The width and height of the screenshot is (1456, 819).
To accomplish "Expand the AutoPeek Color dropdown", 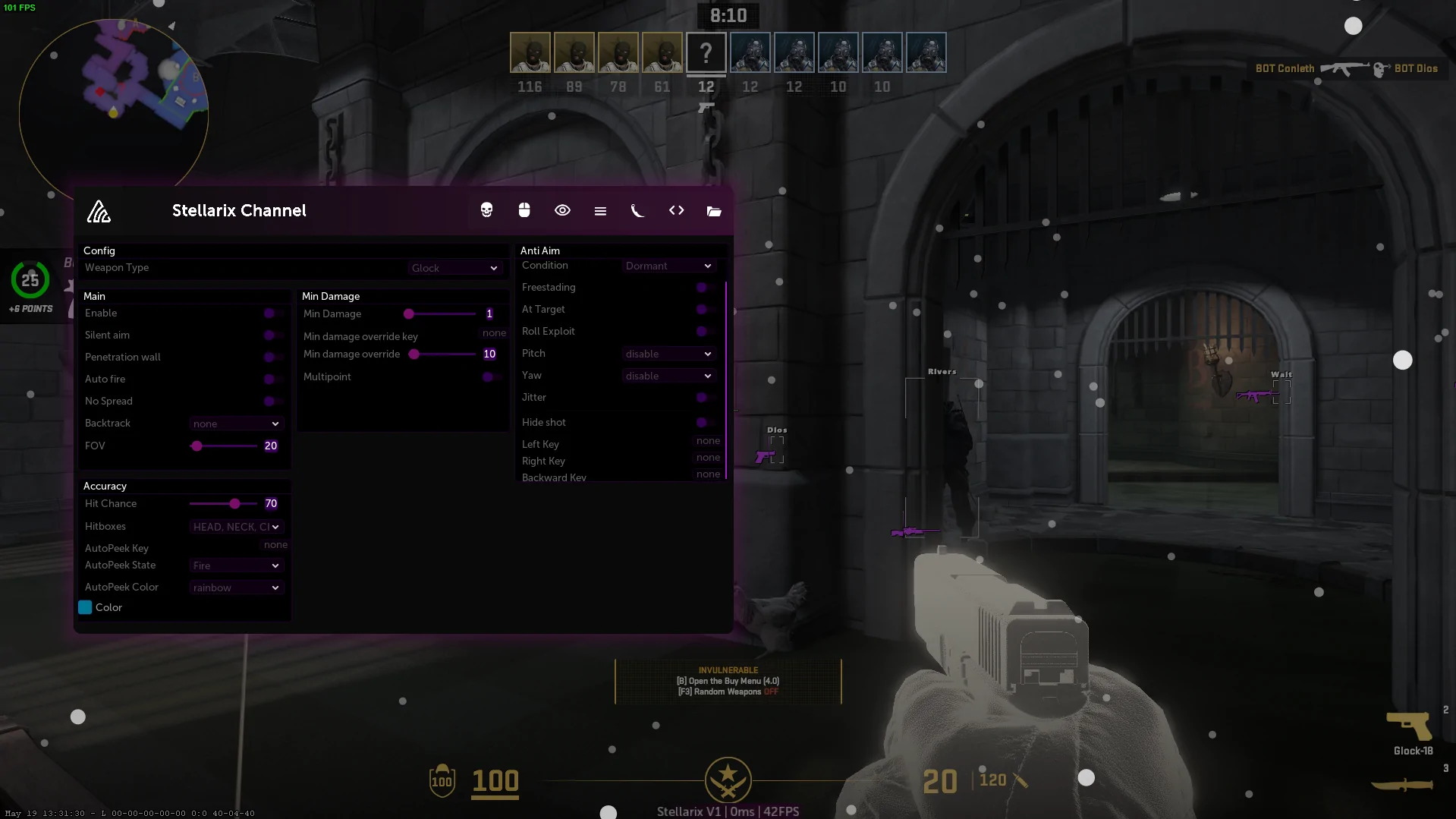I will click(x=236, y=587).
